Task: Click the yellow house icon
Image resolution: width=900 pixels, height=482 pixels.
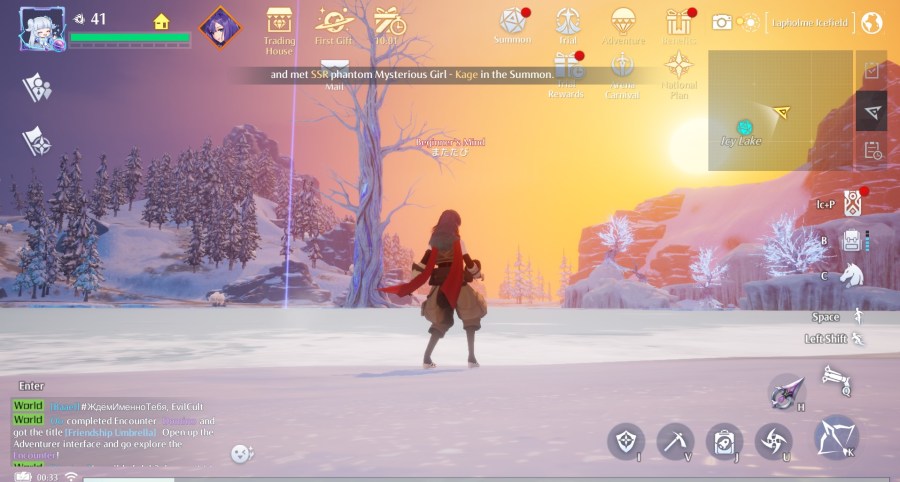Action: click(161, 21)
